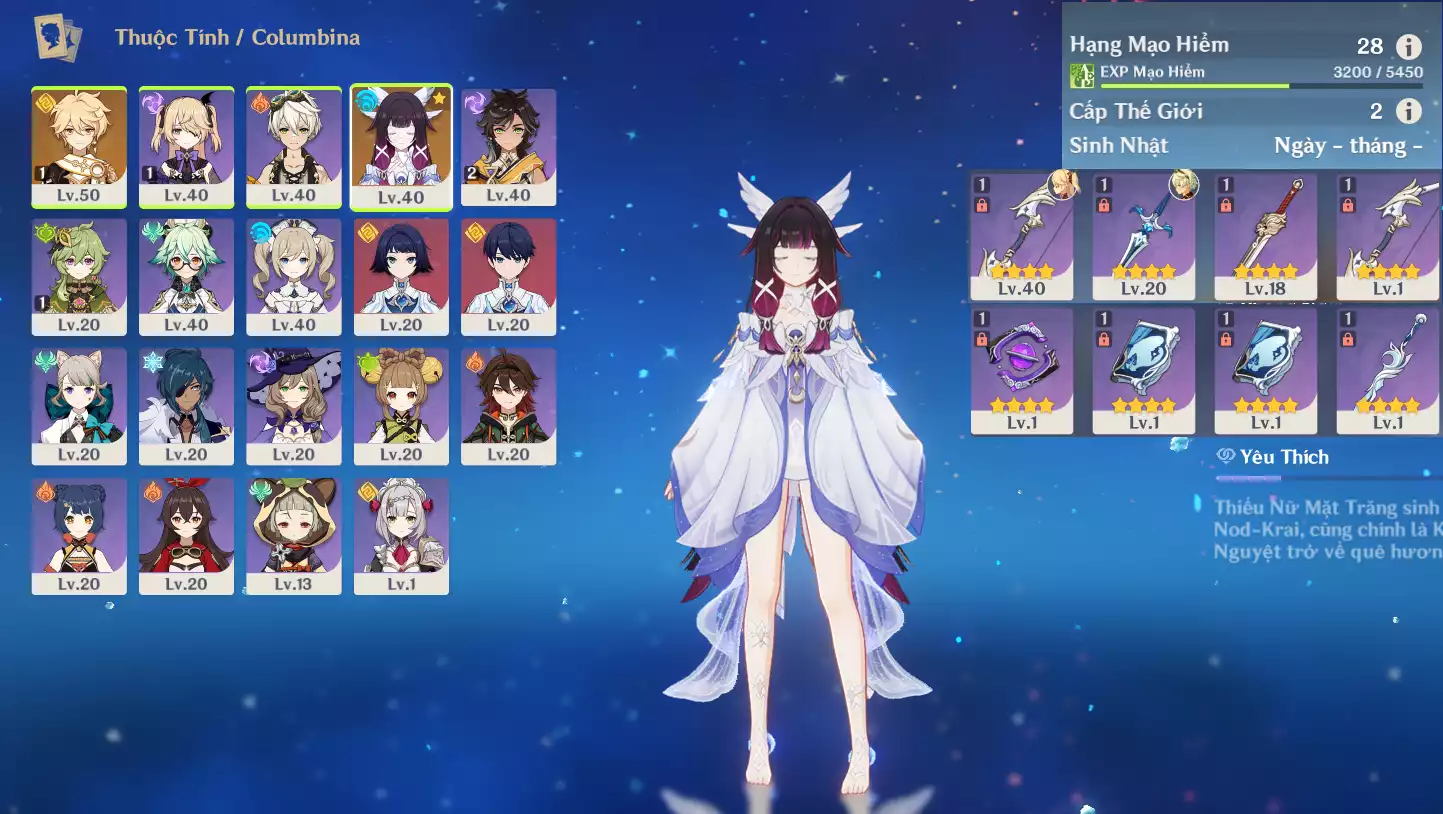
Task: Open Xiangling's character card
Action: click(x=79, y=536)
